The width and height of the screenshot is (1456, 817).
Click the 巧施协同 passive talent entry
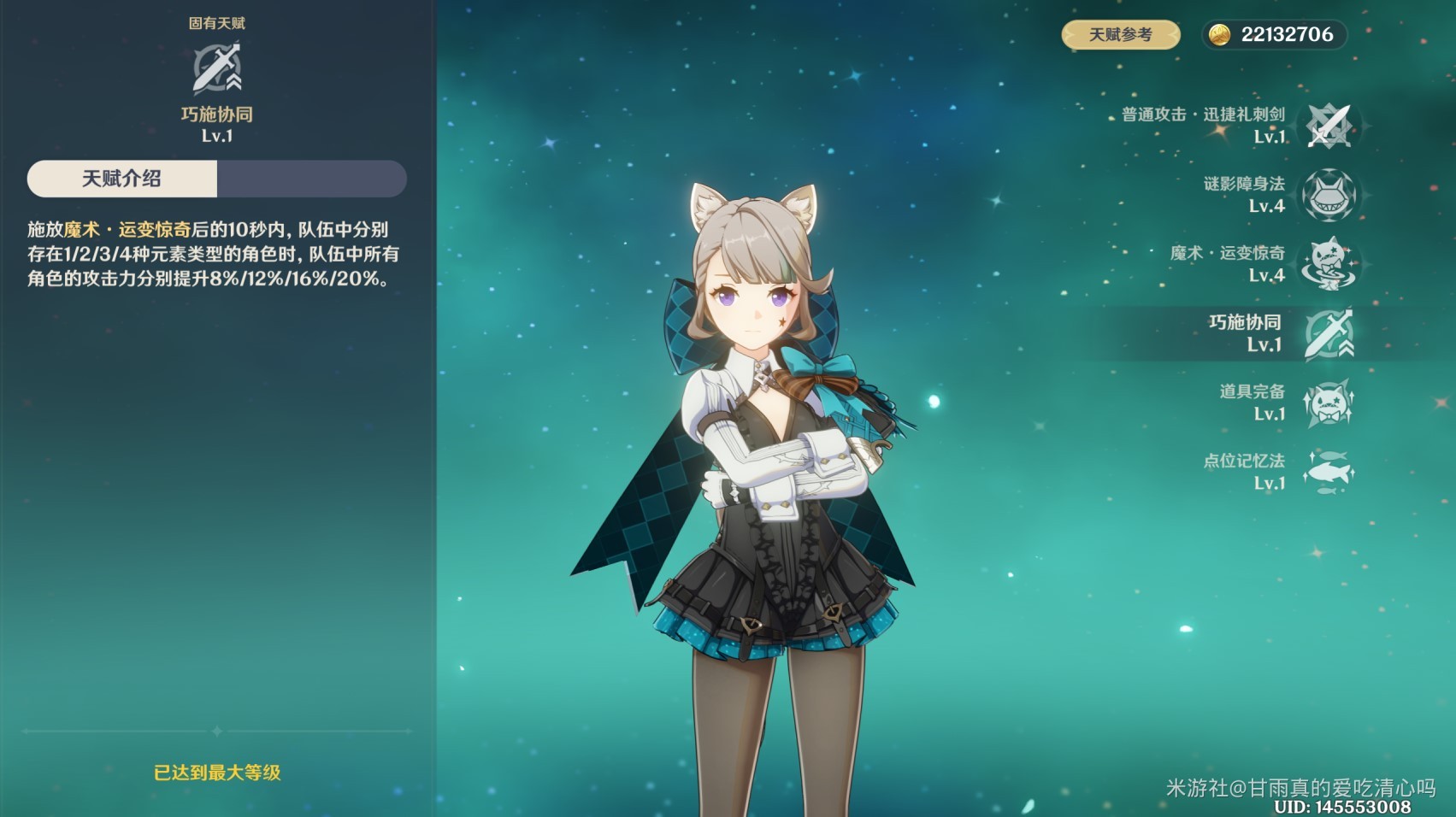click(1329, 333)
